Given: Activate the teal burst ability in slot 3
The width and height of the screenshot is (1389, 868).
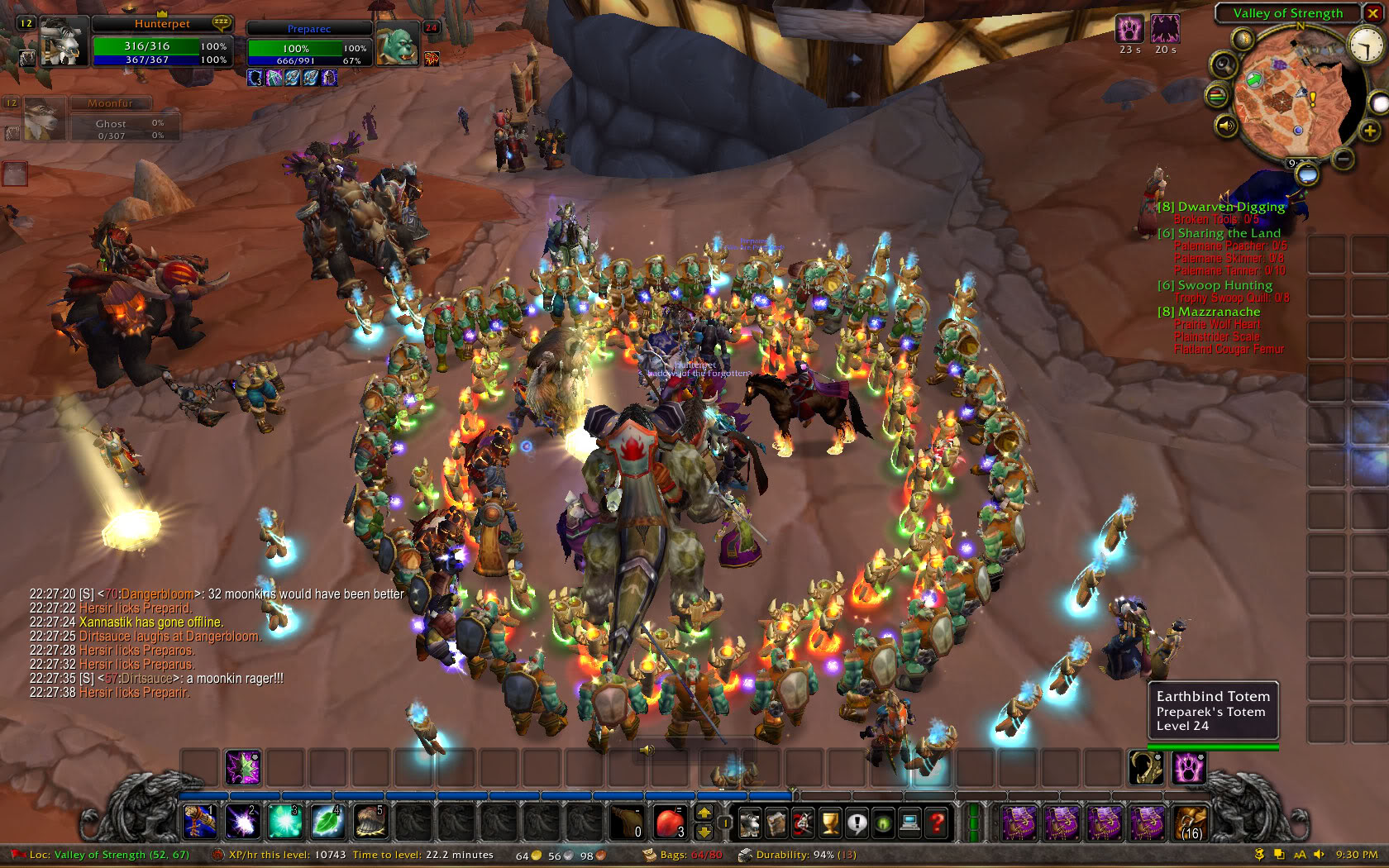Looking at the screenshot, I should click(x=284, y=822).
